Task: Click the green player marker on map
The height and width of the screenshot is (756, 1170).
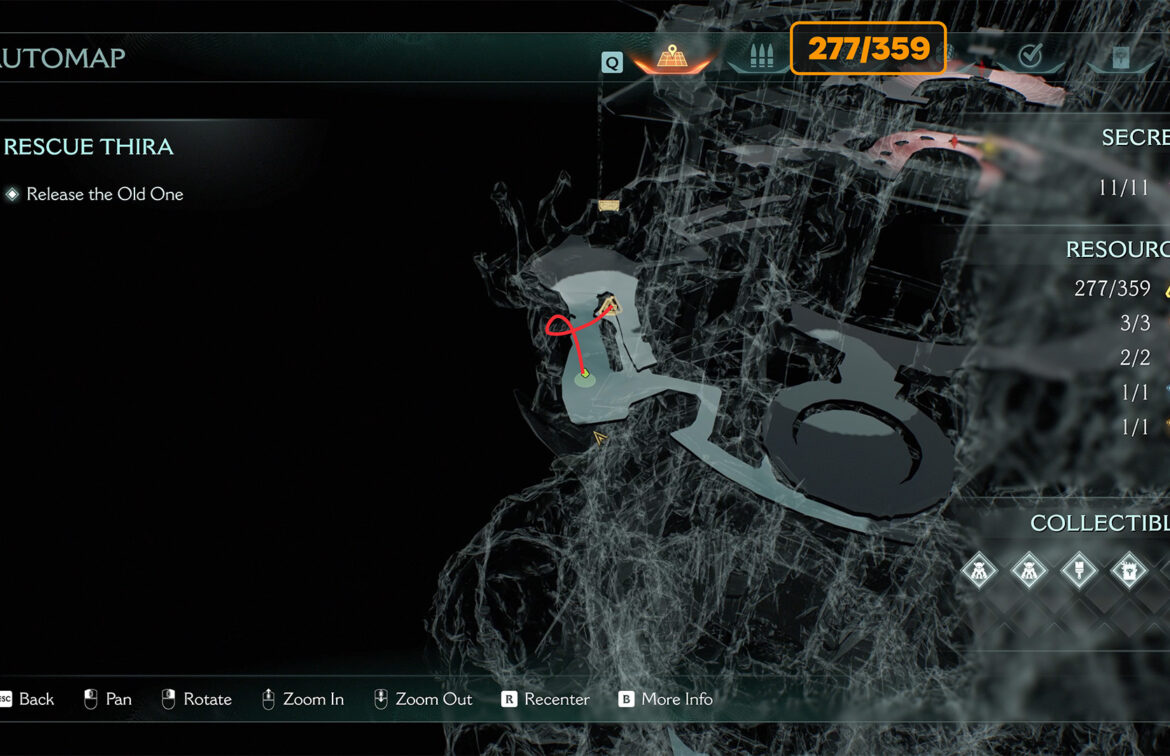Action: [583, 376]
